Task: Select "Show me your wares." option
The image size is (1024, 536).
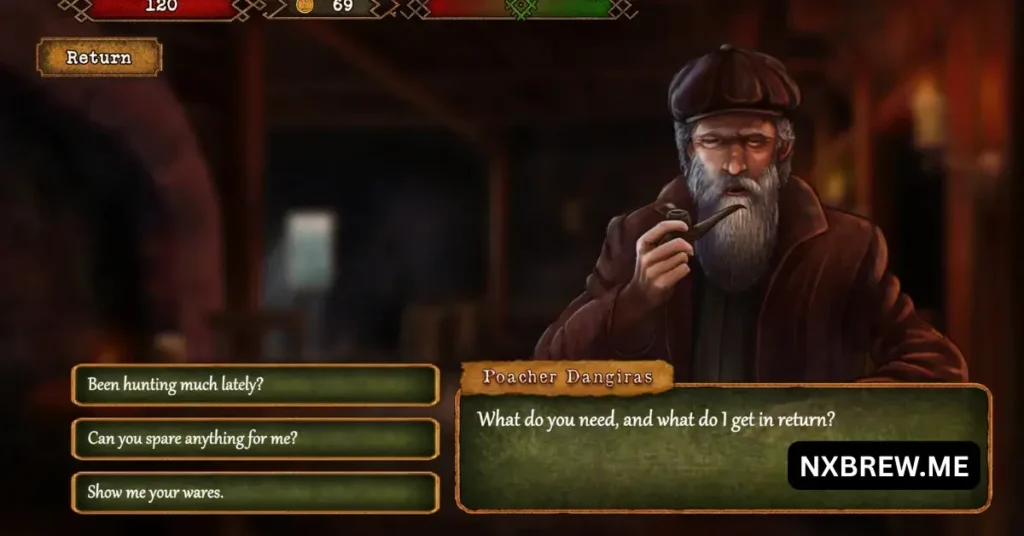Action: click(255, 492)
